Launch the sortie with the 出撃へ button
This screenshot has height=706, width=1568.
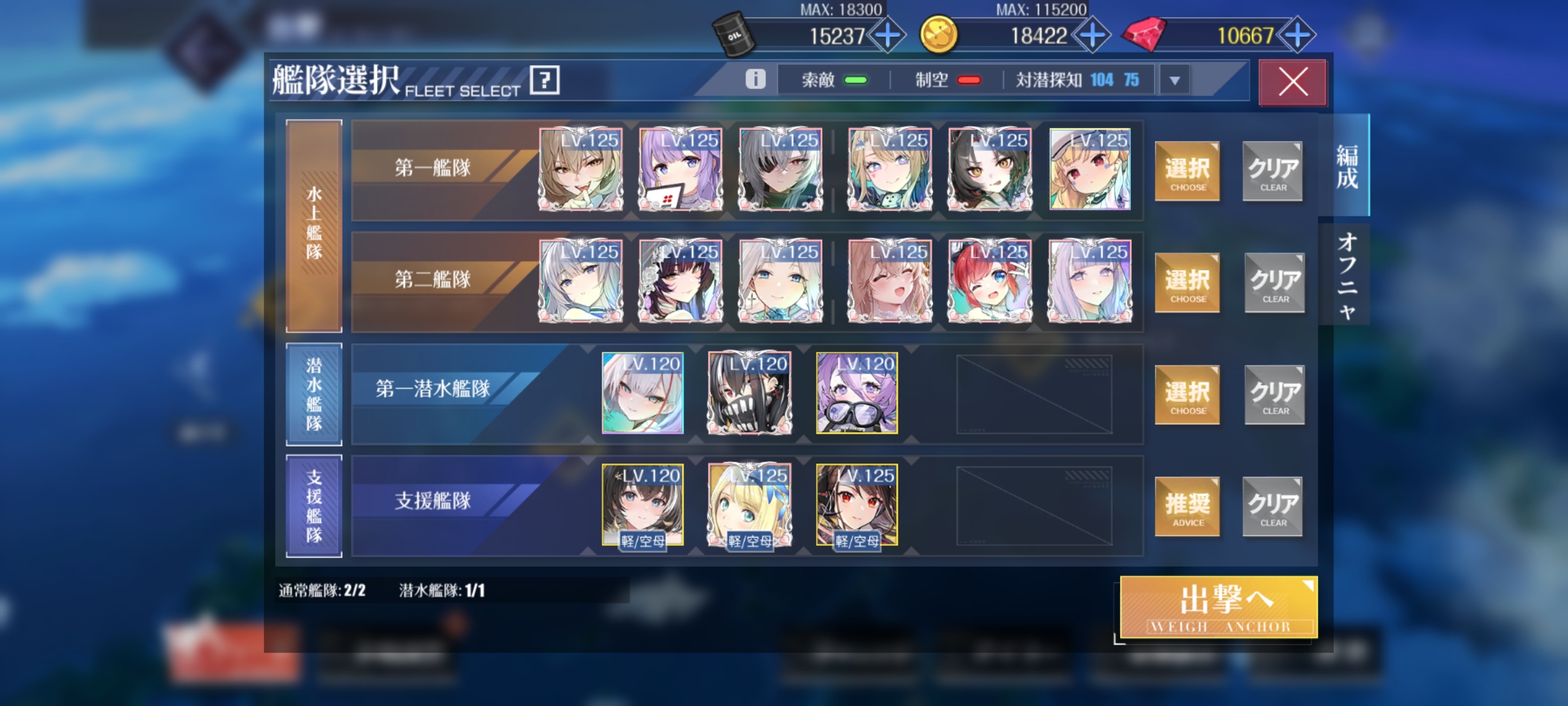pyautogui.click(x=1218, y=607)
